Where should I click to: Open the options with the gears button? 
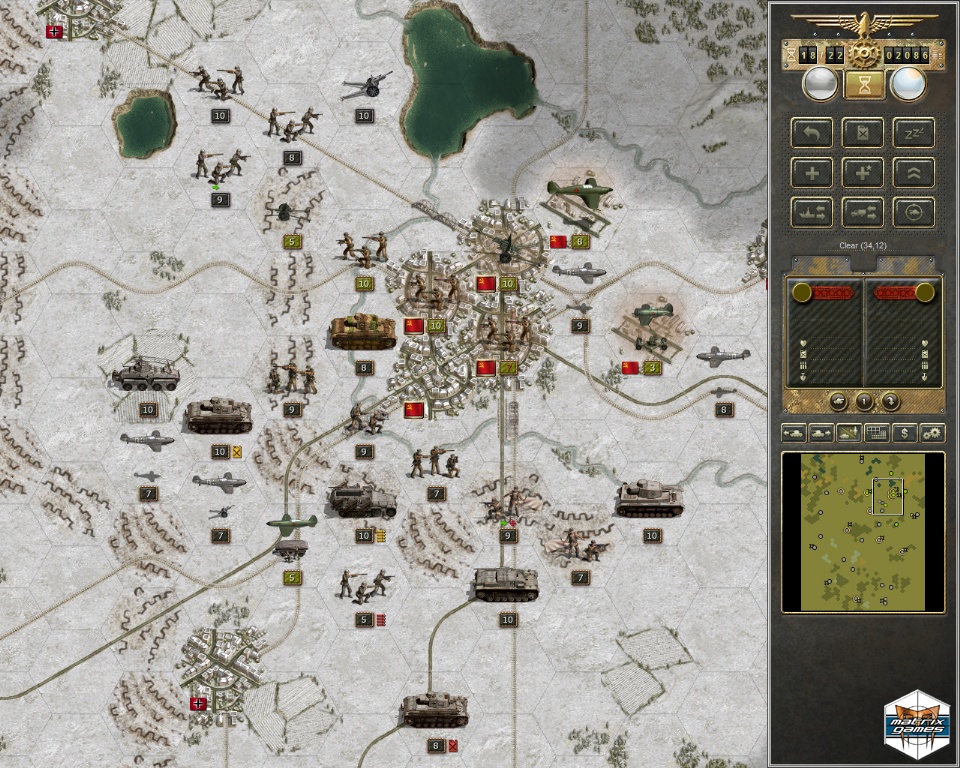[x=932, y=433]
